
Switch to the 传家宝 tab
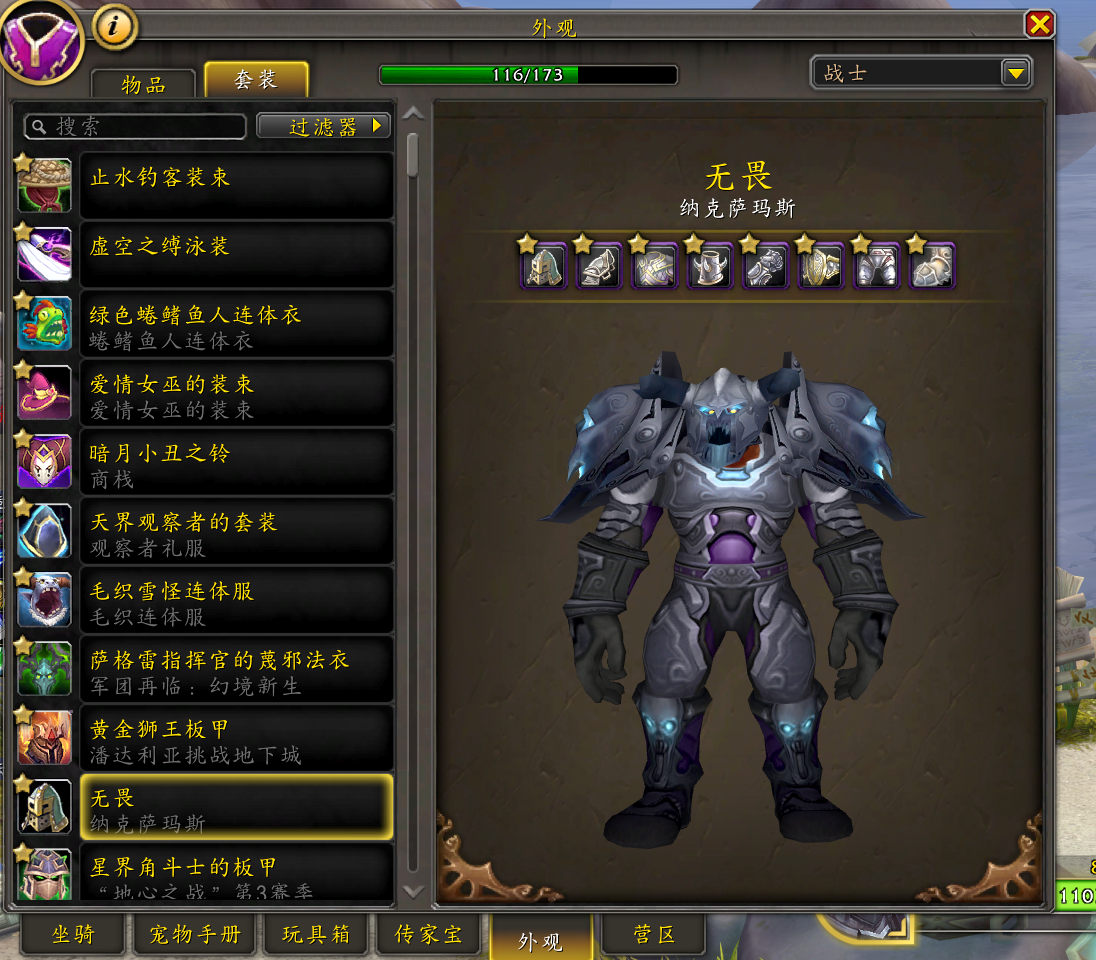[x=429, y=935]
